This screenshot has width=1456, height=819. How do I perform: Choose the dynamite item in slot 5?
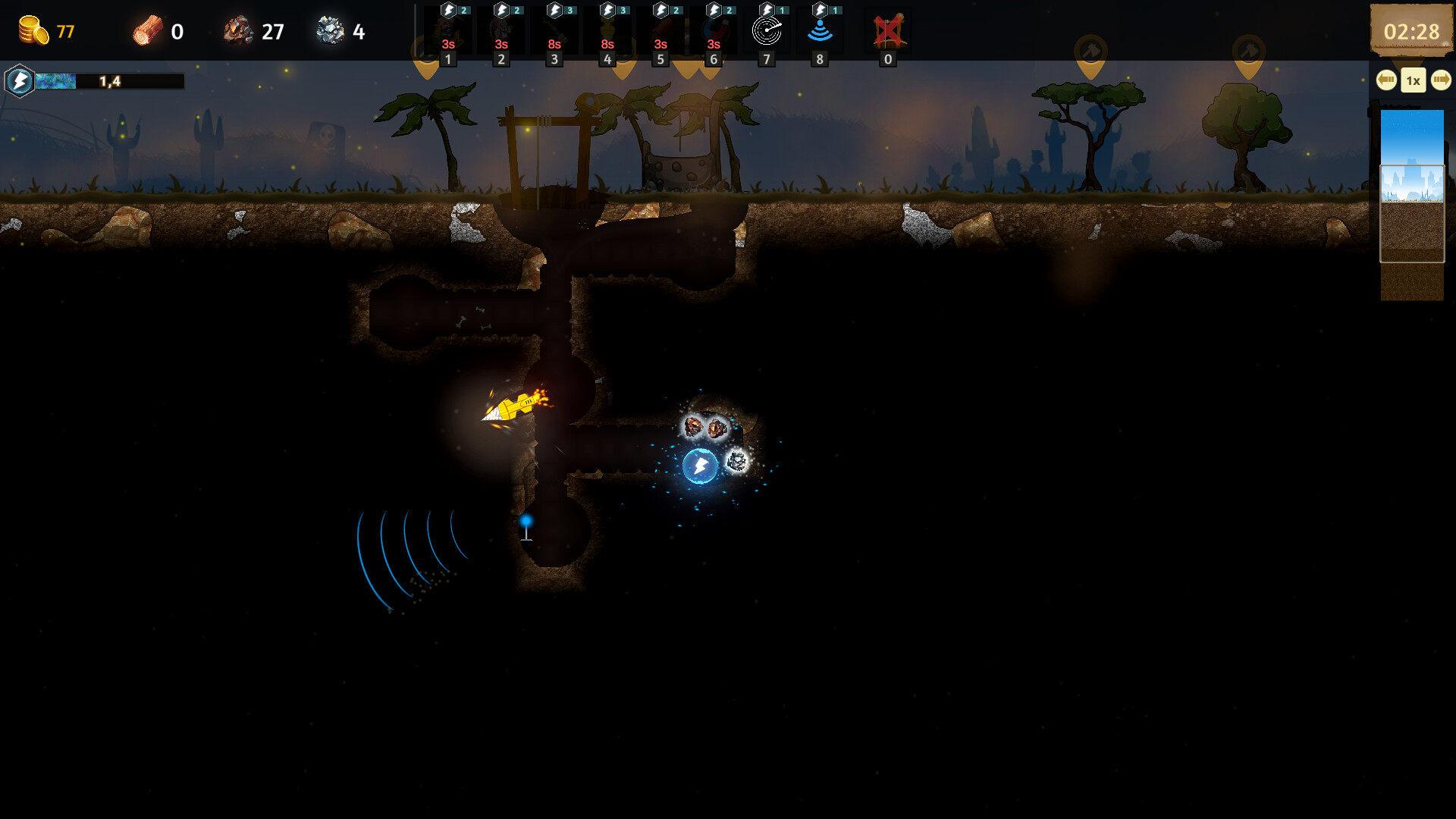(x=660, y=31)
